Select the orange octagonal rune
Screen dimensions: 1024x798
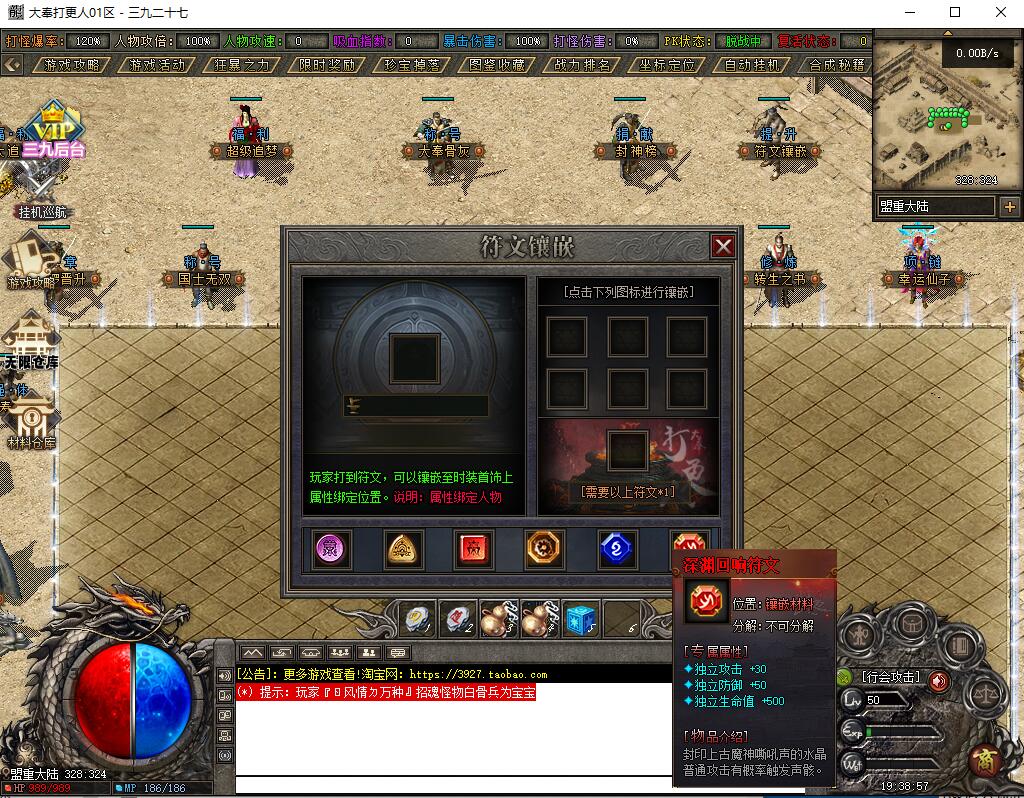pyautogui.click(x=545, y=549)
